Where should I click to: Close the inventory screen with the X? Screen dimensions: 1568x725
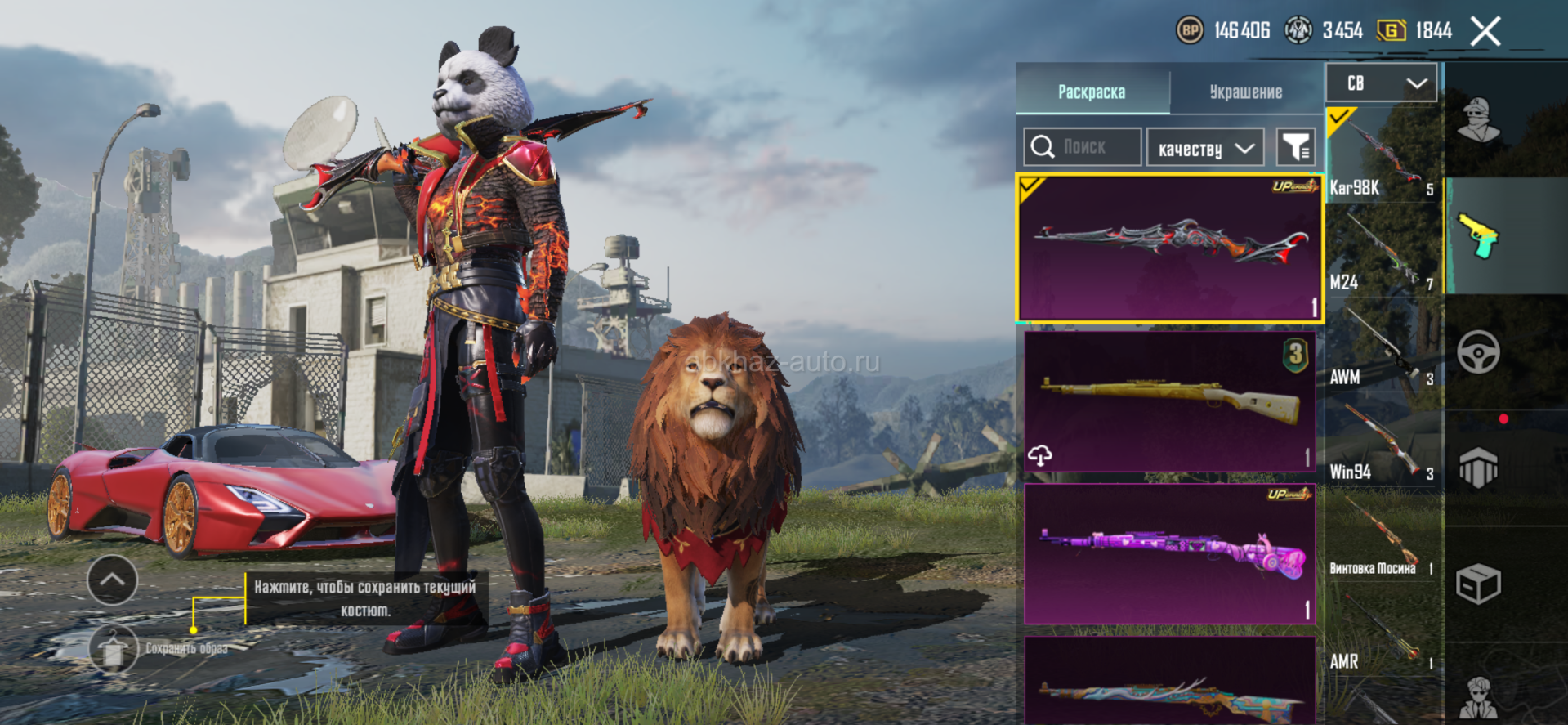[x=1485, y=32]
